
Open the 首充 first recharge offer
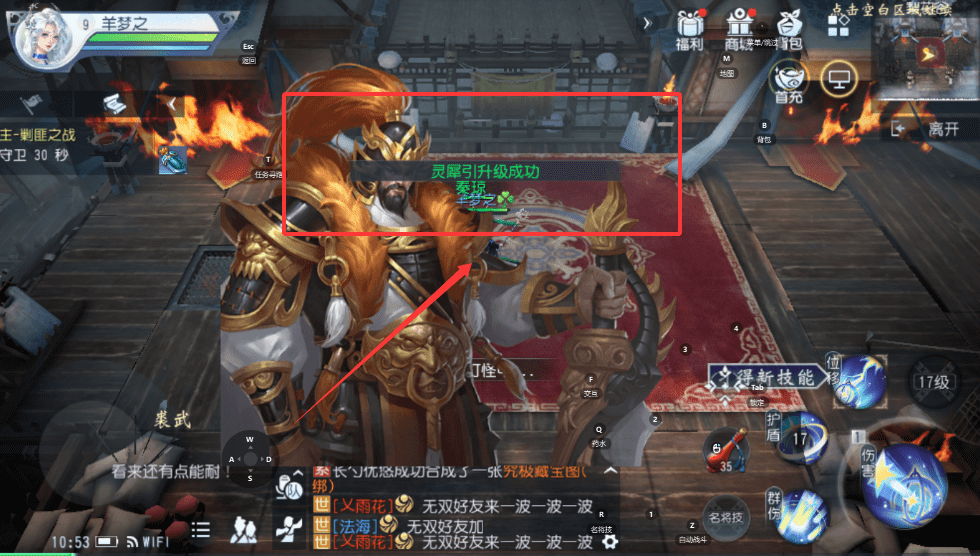click(x=789, y=80)
